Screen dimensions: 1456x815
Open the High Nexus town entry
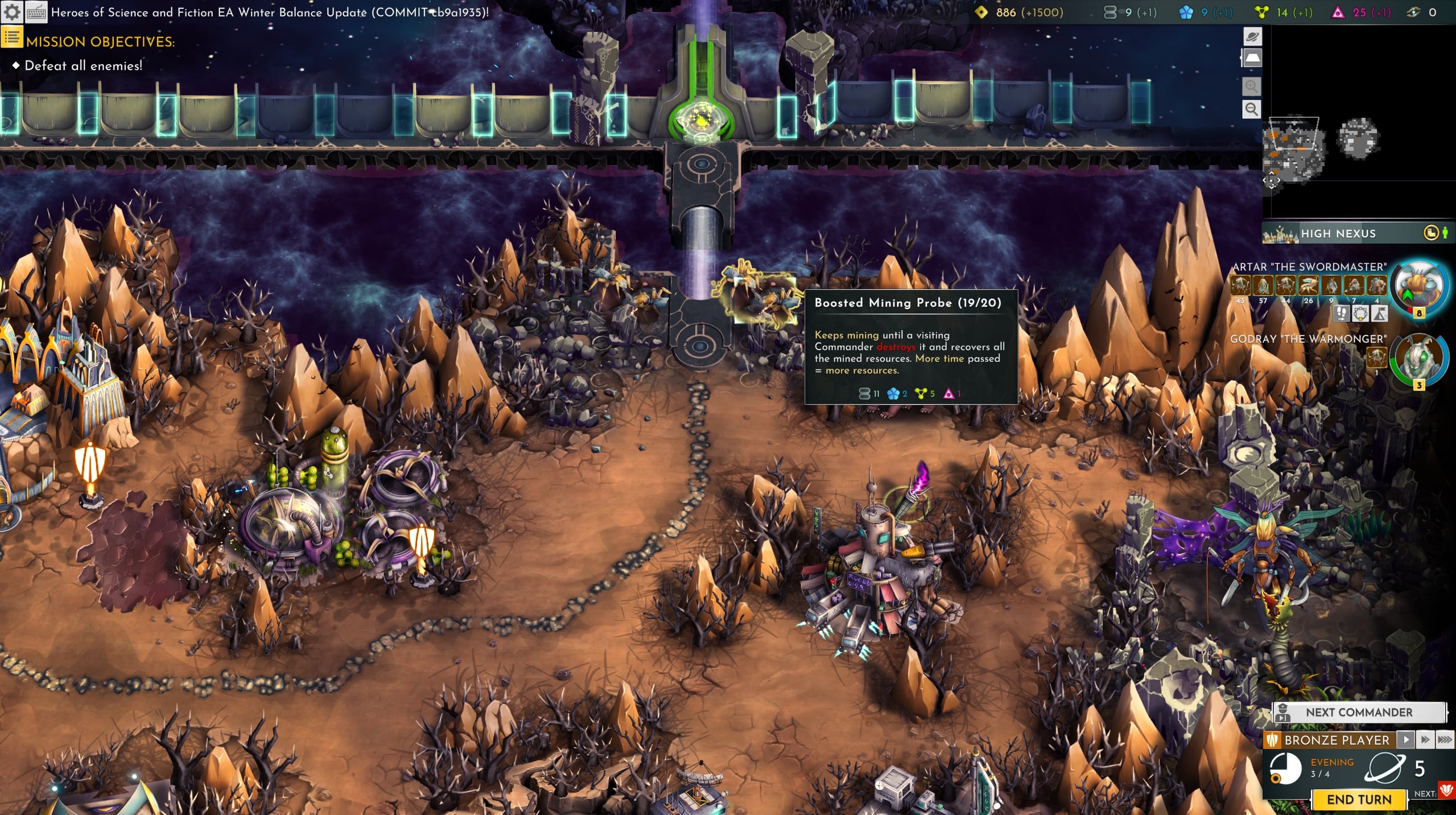click(x=1337, y=233)
